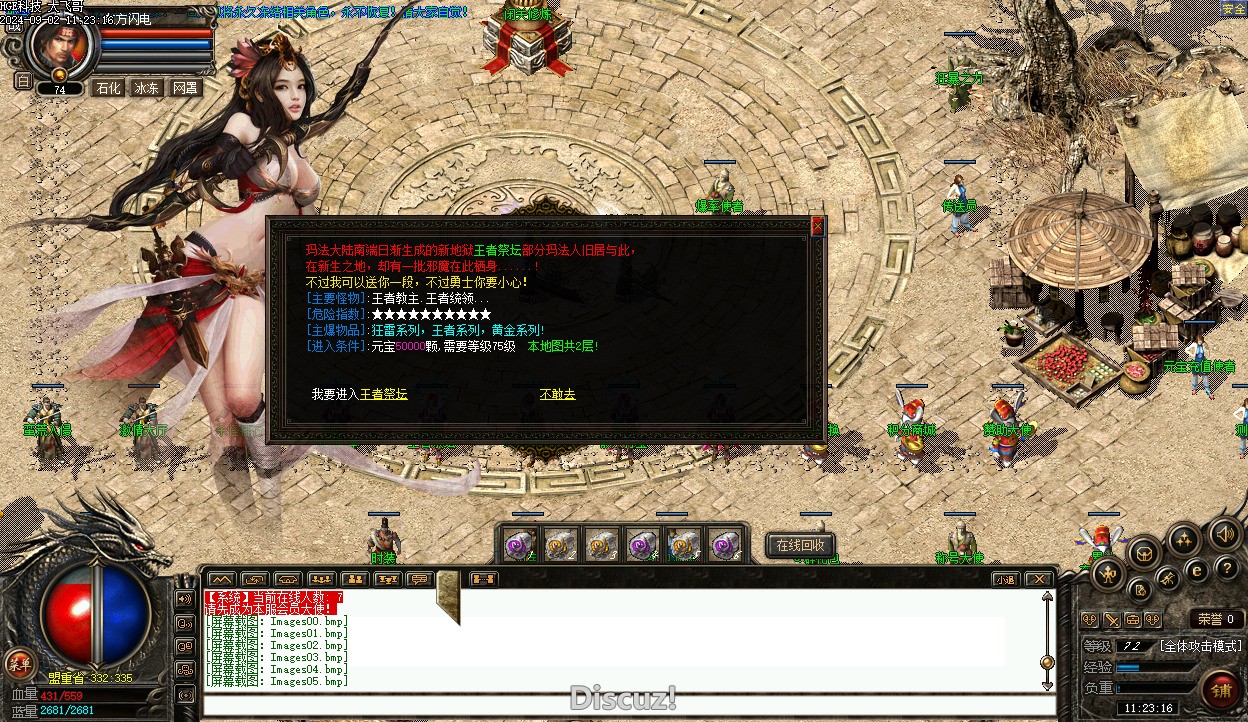Click the chat text input field
1248x722 pixels.
tap(620, 704)
